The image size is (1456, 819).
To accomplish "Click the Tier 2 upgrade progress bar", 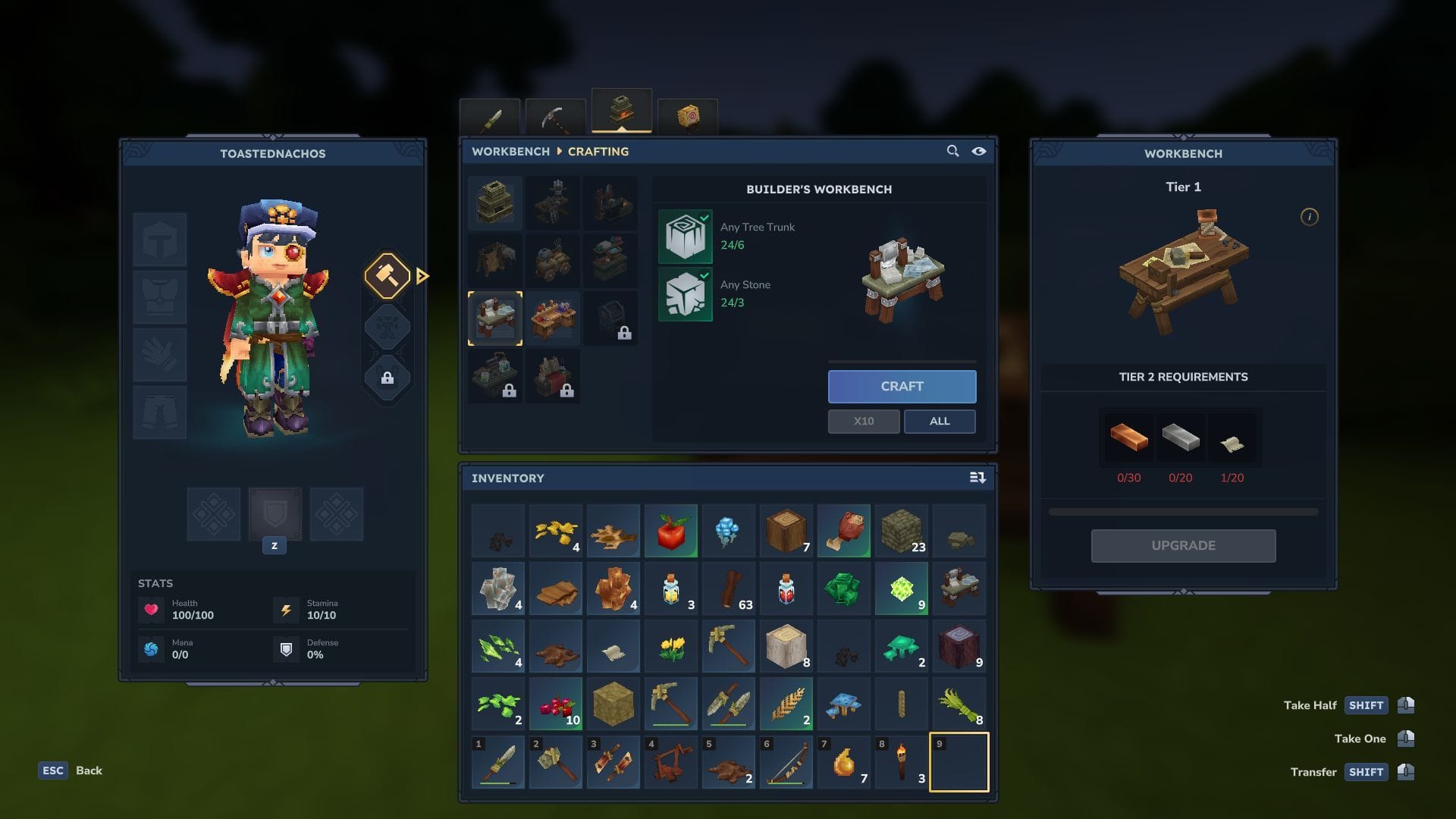I will [x=1183, y=511].
